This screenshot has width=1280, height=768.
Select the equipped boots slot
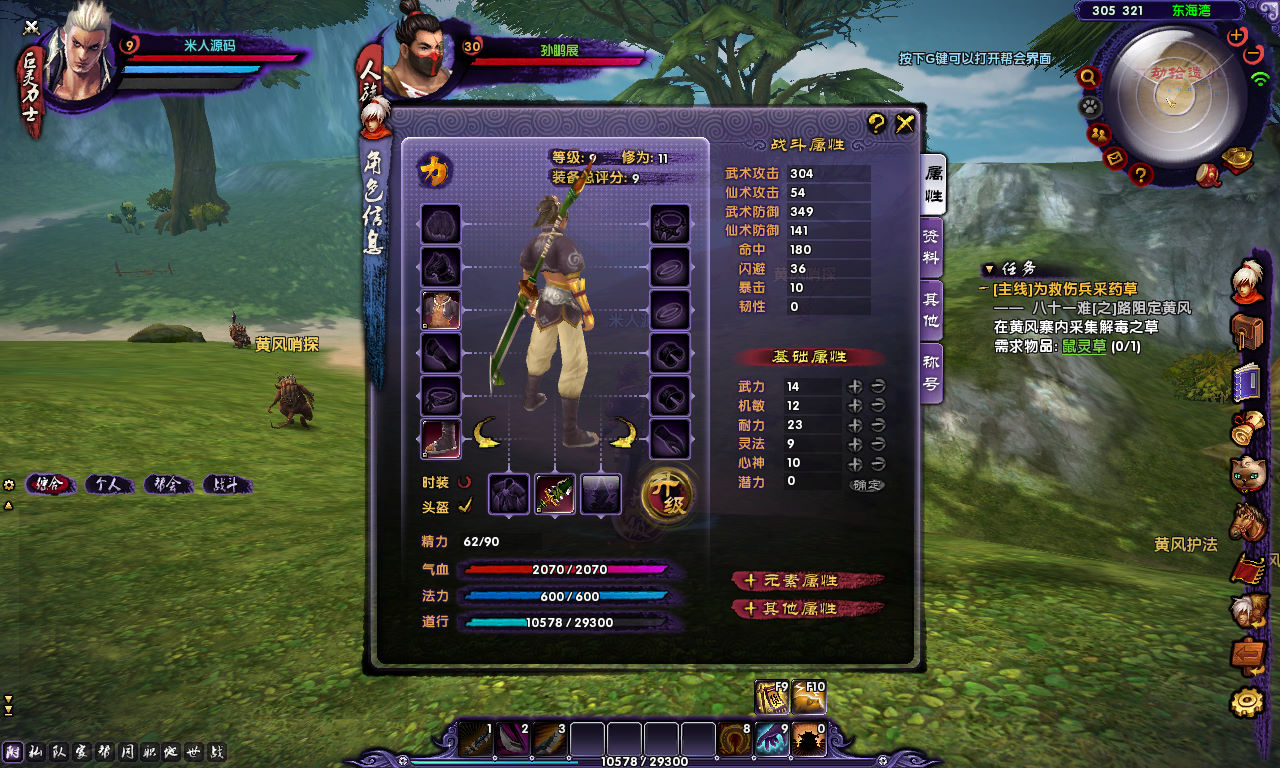[441, 439]
